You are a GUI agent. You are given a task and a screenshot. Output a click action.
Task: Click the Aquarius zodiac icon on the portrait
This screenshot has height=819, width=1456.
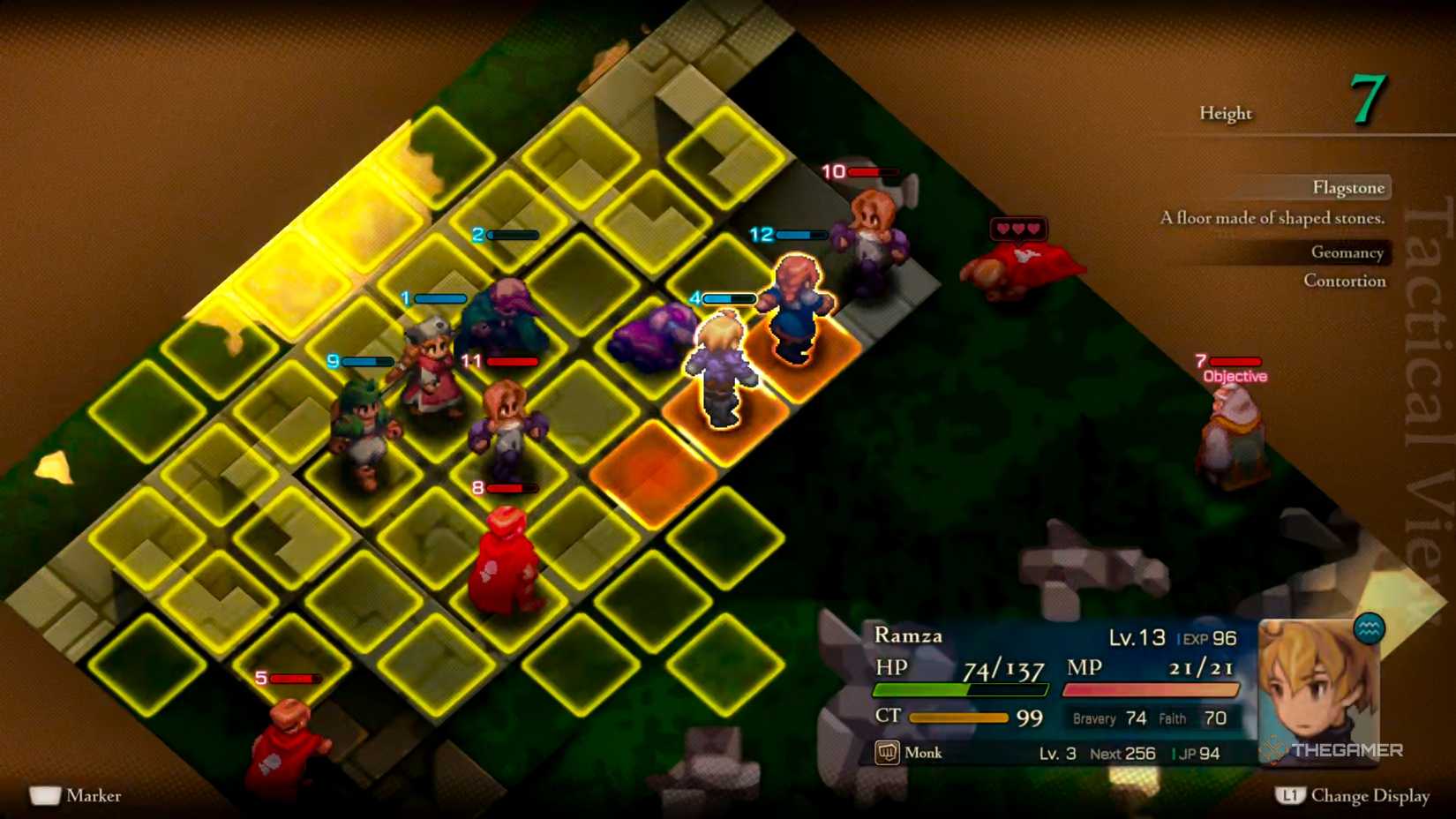coord(1369,628)
